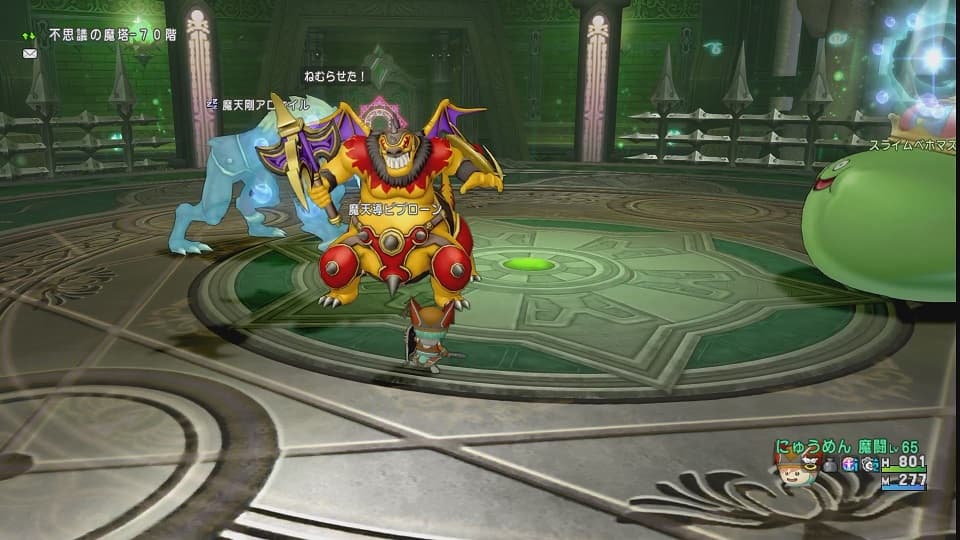Click the iron weight status icon

(x=830, y=464)
